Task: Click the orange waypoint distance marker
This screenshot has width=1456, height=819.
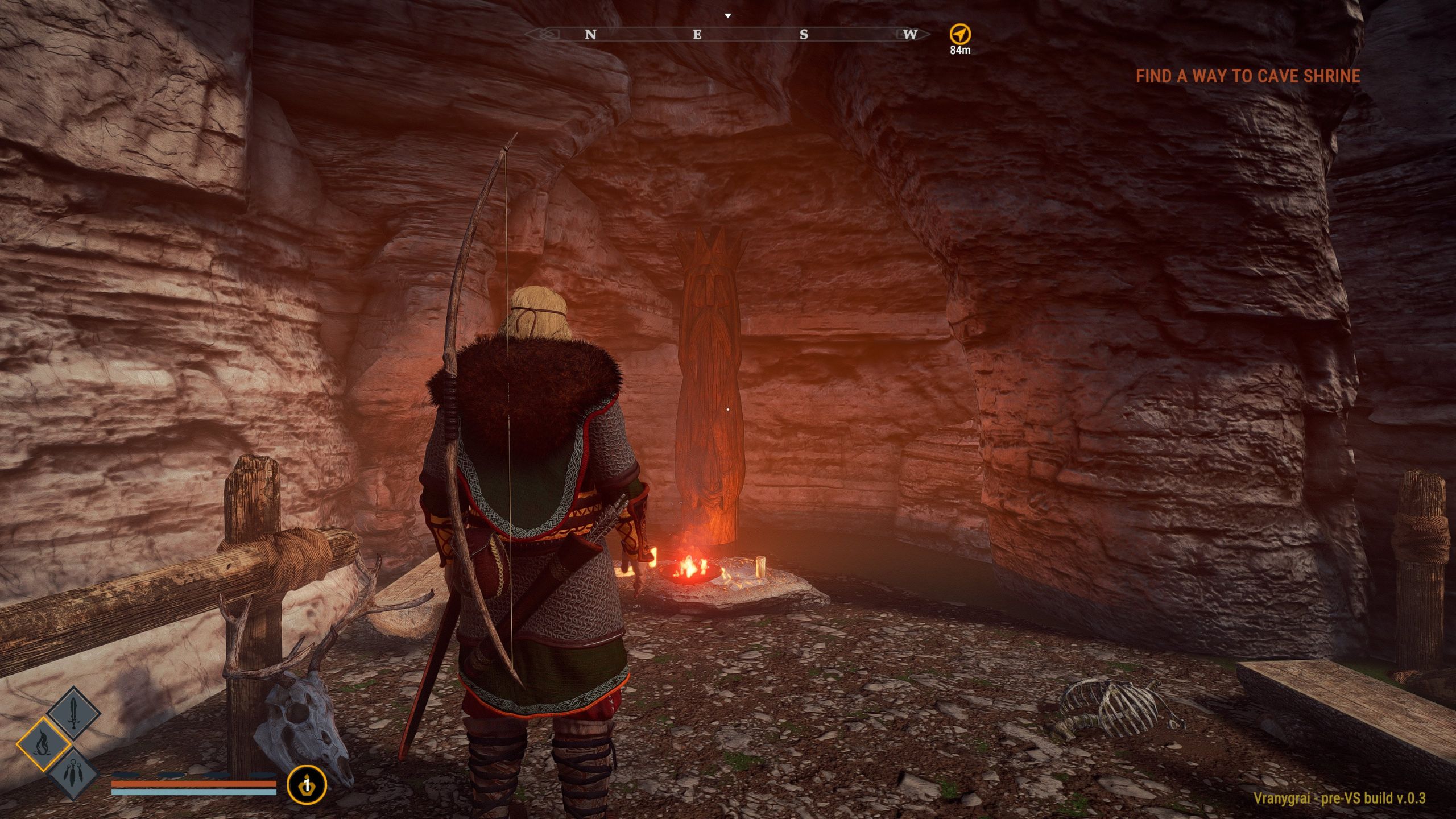Action: click(960, 34)
